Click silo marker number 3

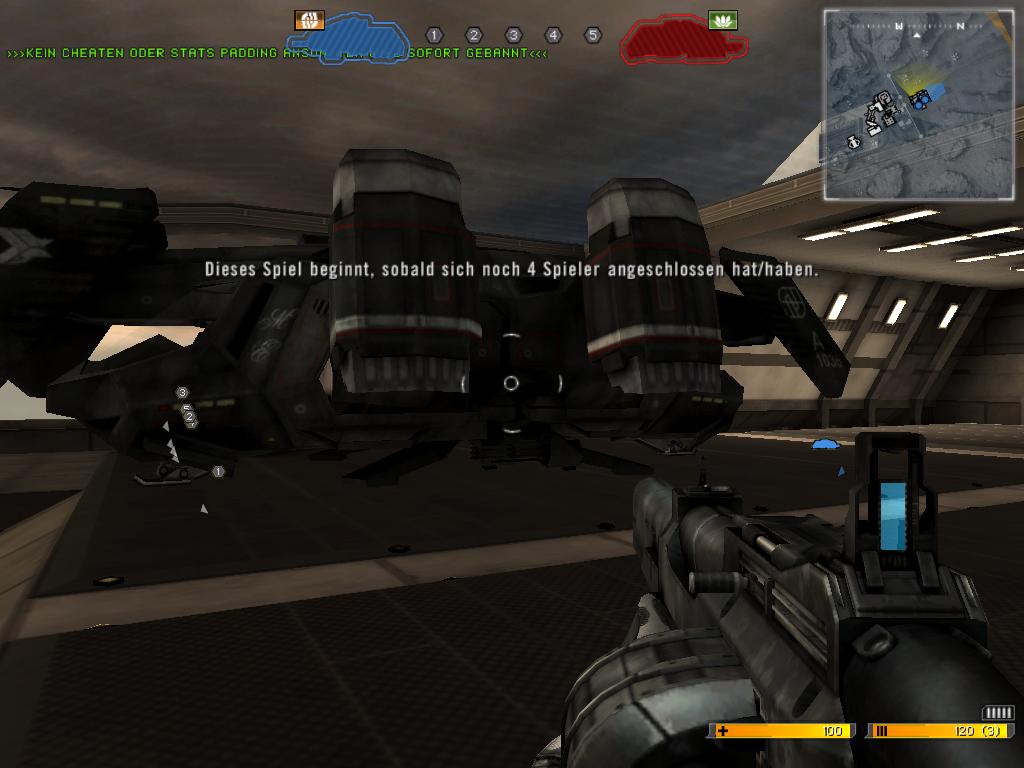coord(513,36)
